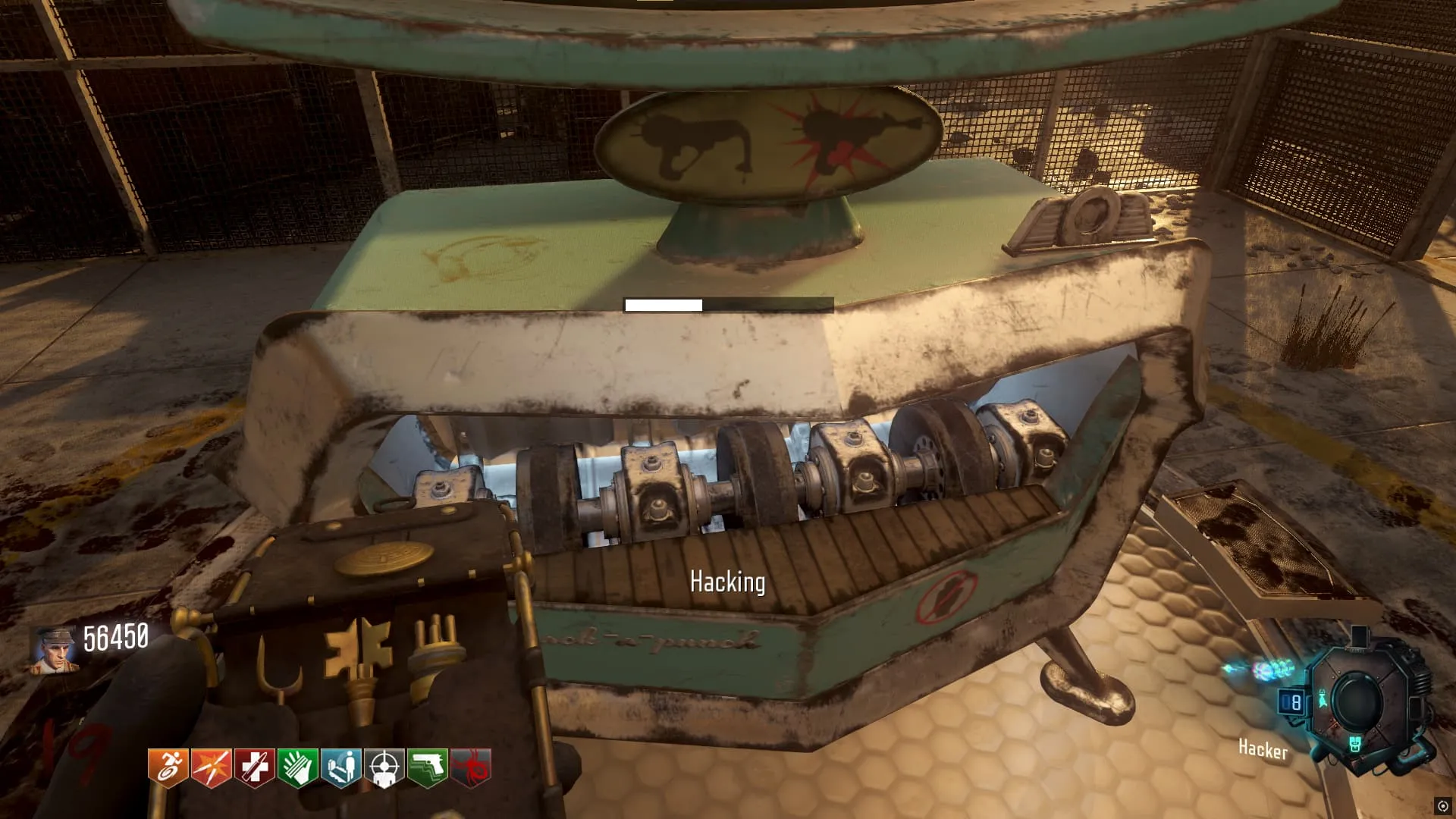Click the player character portrait
This screenshot has width=1456, height=819.
tap(55, 650)
